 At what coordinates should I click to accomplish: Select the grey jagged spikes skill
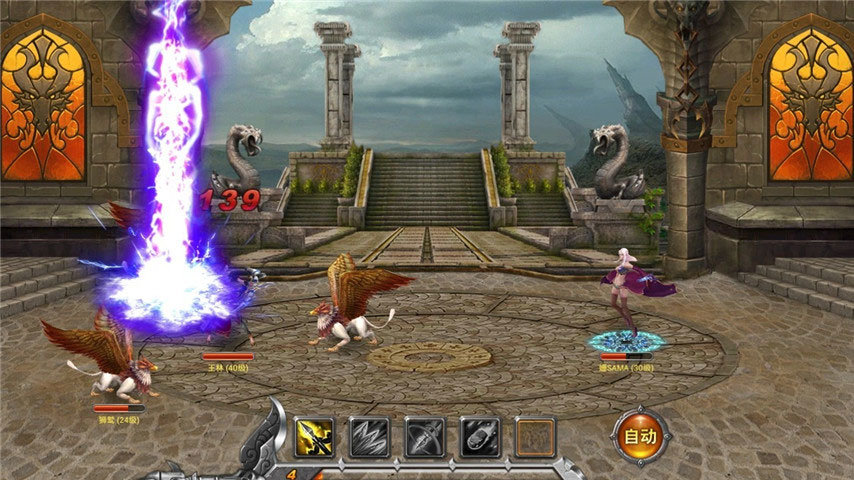pyautogui.click(x=369, y=437)
